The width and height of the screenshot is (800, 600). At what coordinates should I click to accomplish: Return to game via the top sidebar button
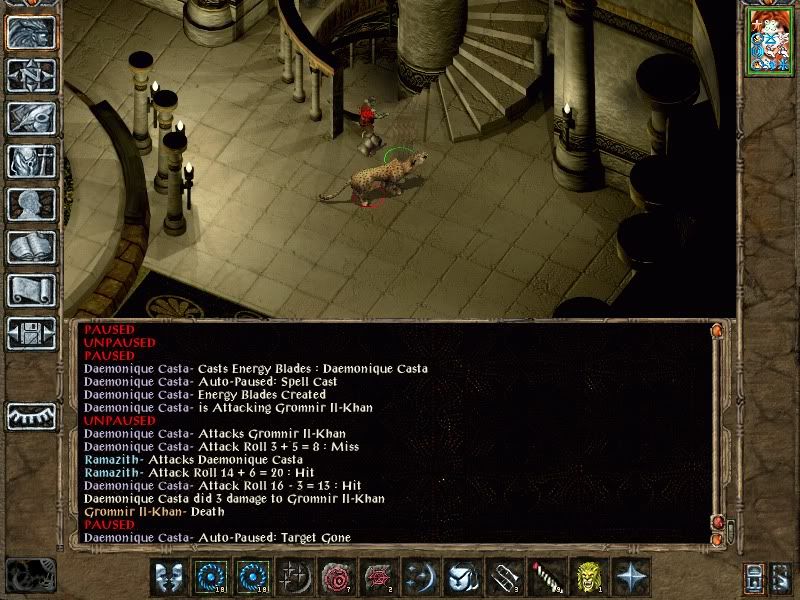(31, 32)
